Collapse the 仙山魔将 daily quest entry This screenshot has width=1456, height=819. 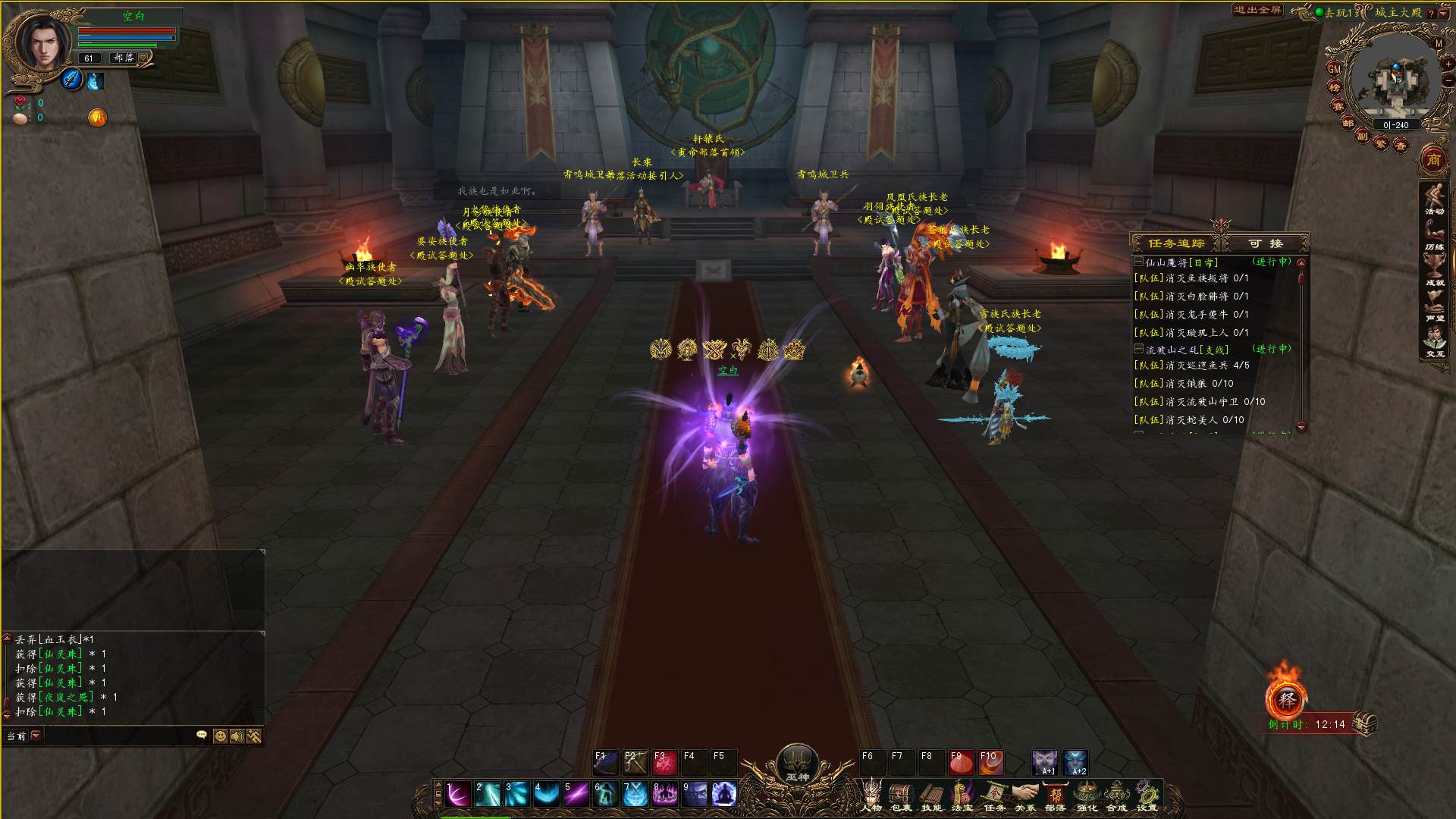click(x=1138, y=262)
